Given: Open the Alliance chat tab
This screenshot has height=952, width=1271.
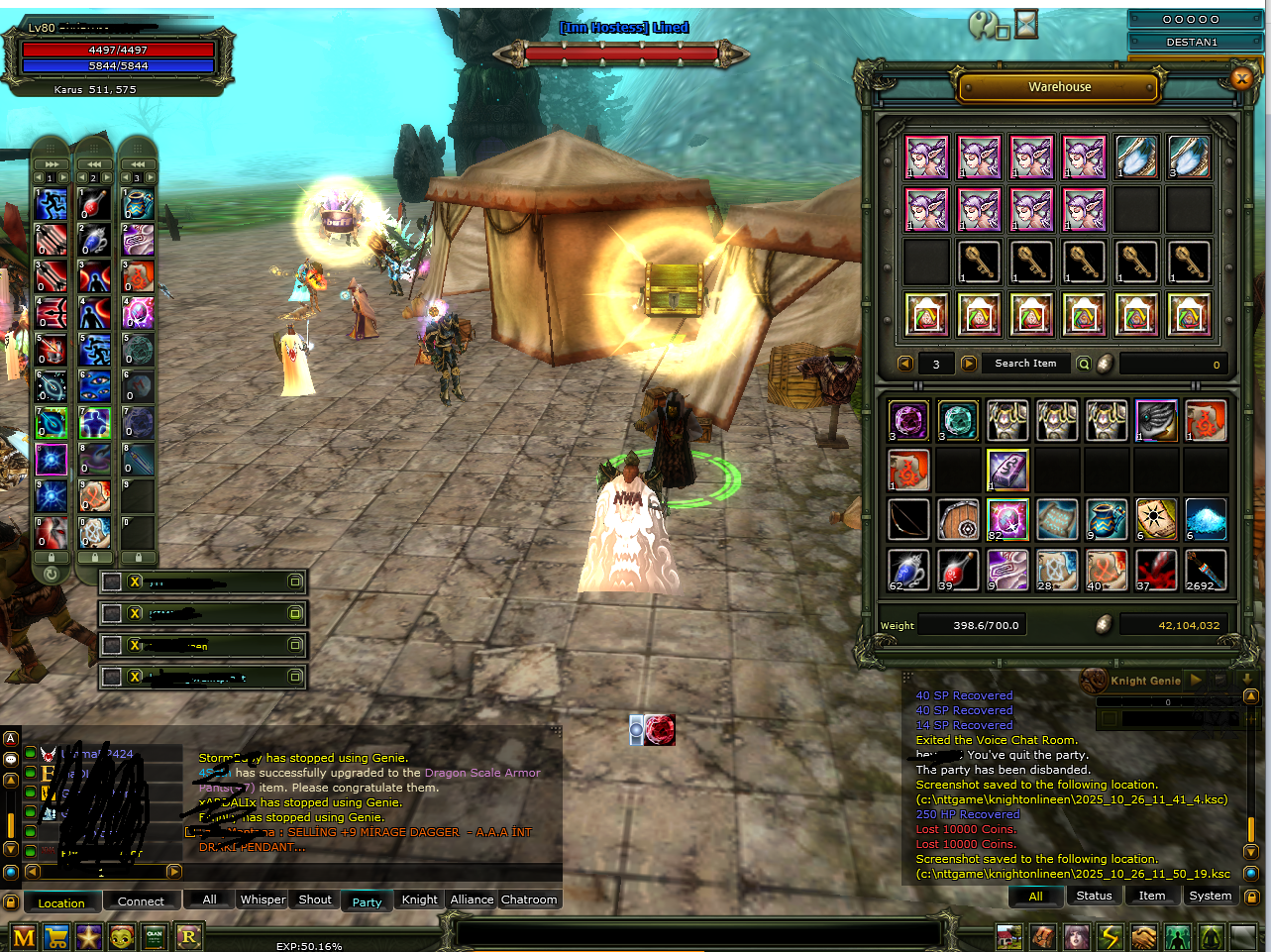Looking at the screenshot, I should coord(472,899).
